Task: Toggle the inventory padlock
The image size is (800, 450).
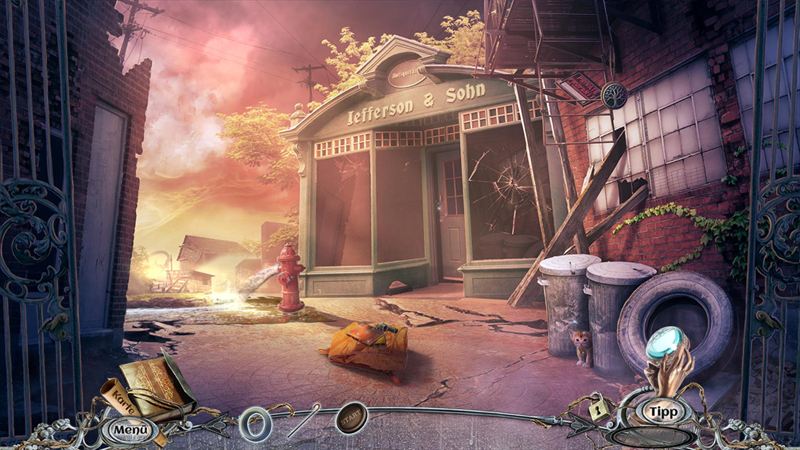Action: (599, 408)
